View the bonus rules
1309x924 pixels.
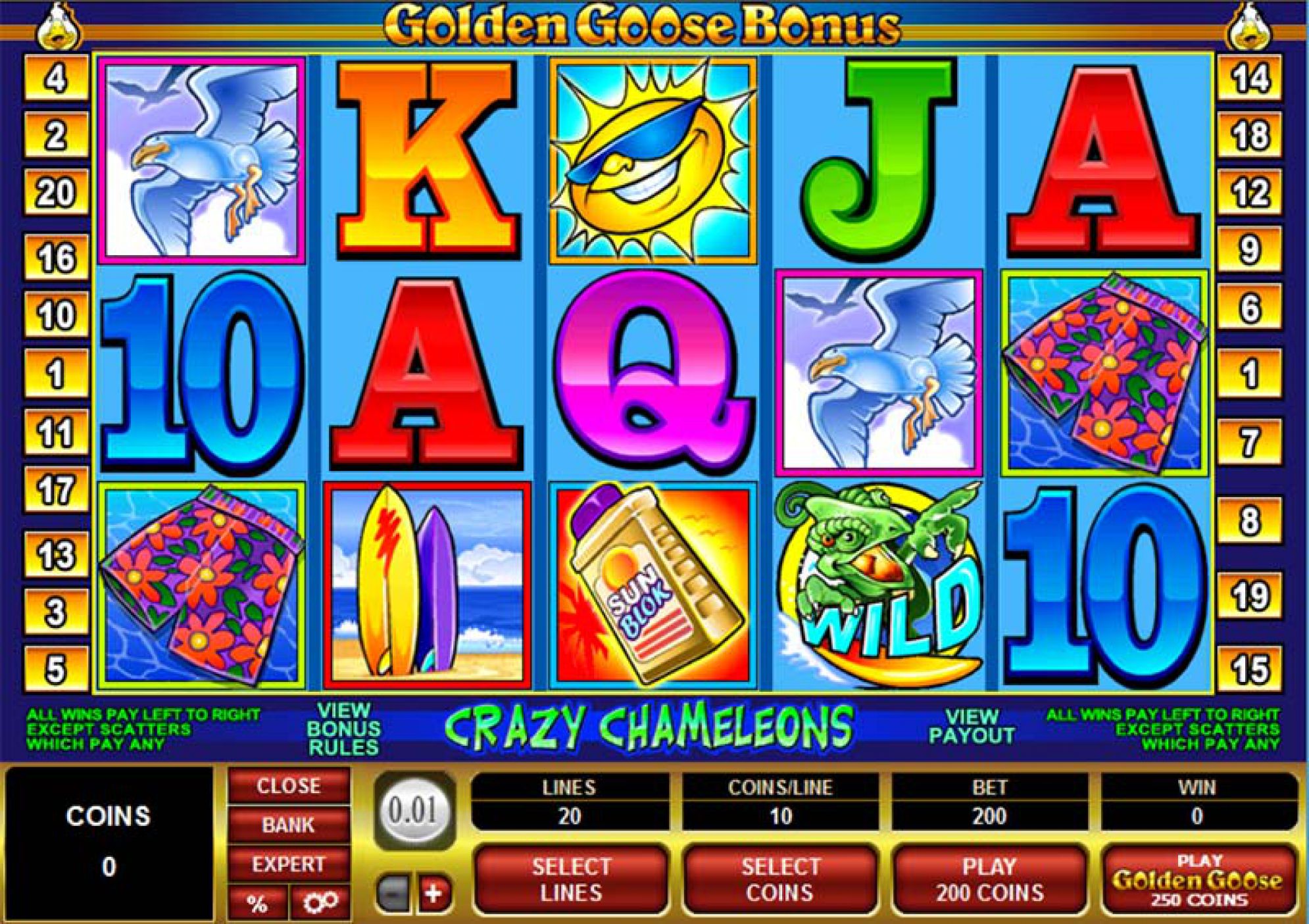coord(343,729)
